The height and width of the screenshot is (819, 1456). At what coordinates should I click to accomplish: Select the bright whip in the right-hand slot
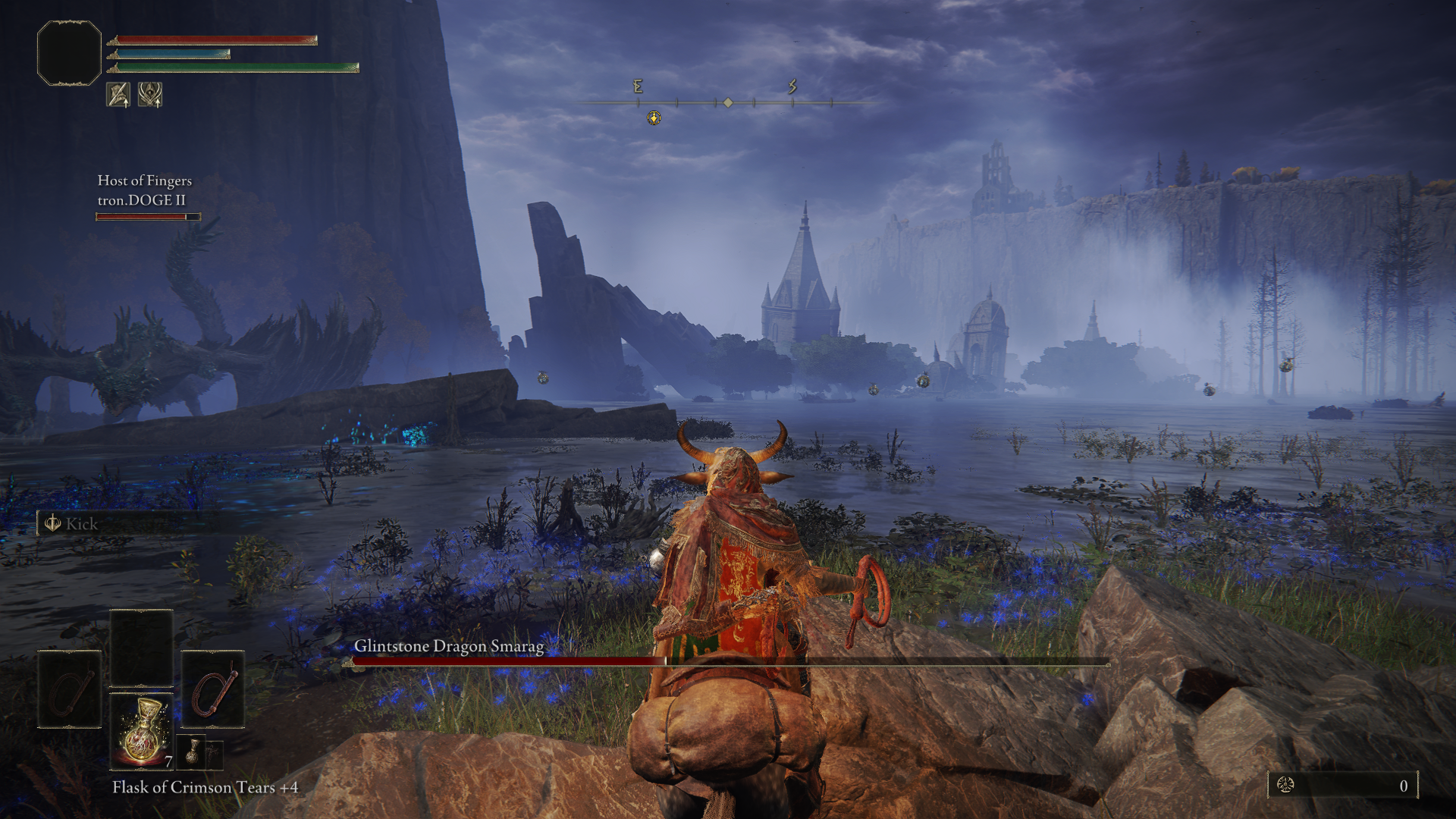pyautogui.click(x=213, y=689)
